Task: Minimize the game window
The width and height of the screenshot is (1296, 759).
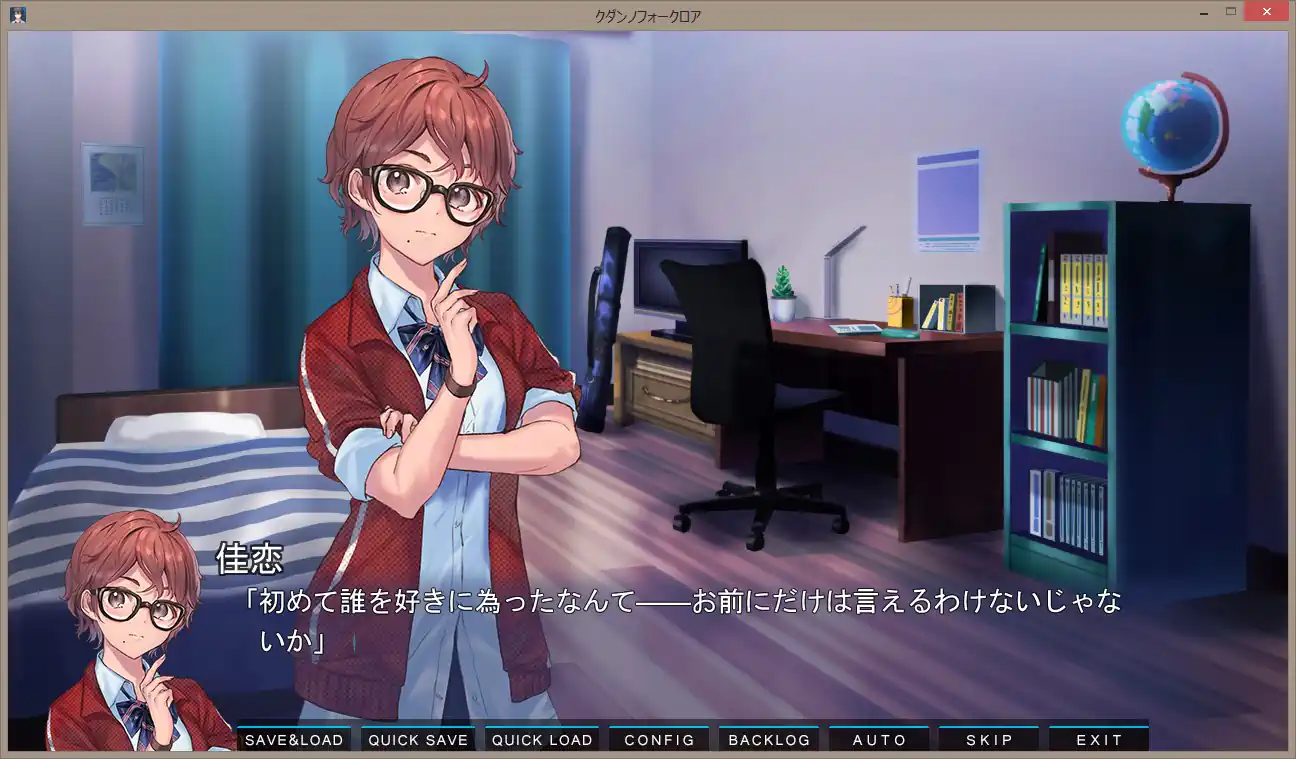Action: [x=1204, y=12]
